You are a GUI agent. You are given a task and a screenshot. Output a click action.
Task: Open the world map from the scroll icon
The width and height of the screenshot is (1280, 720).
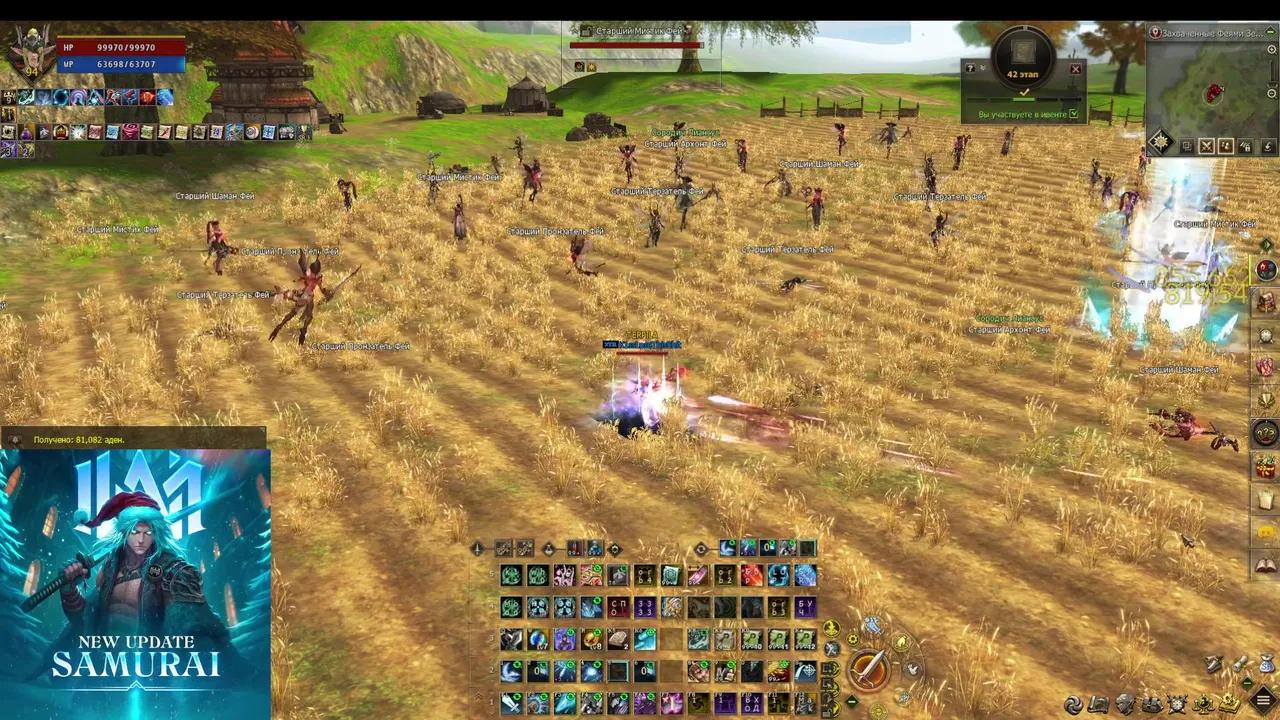[x=1098, y=704]
